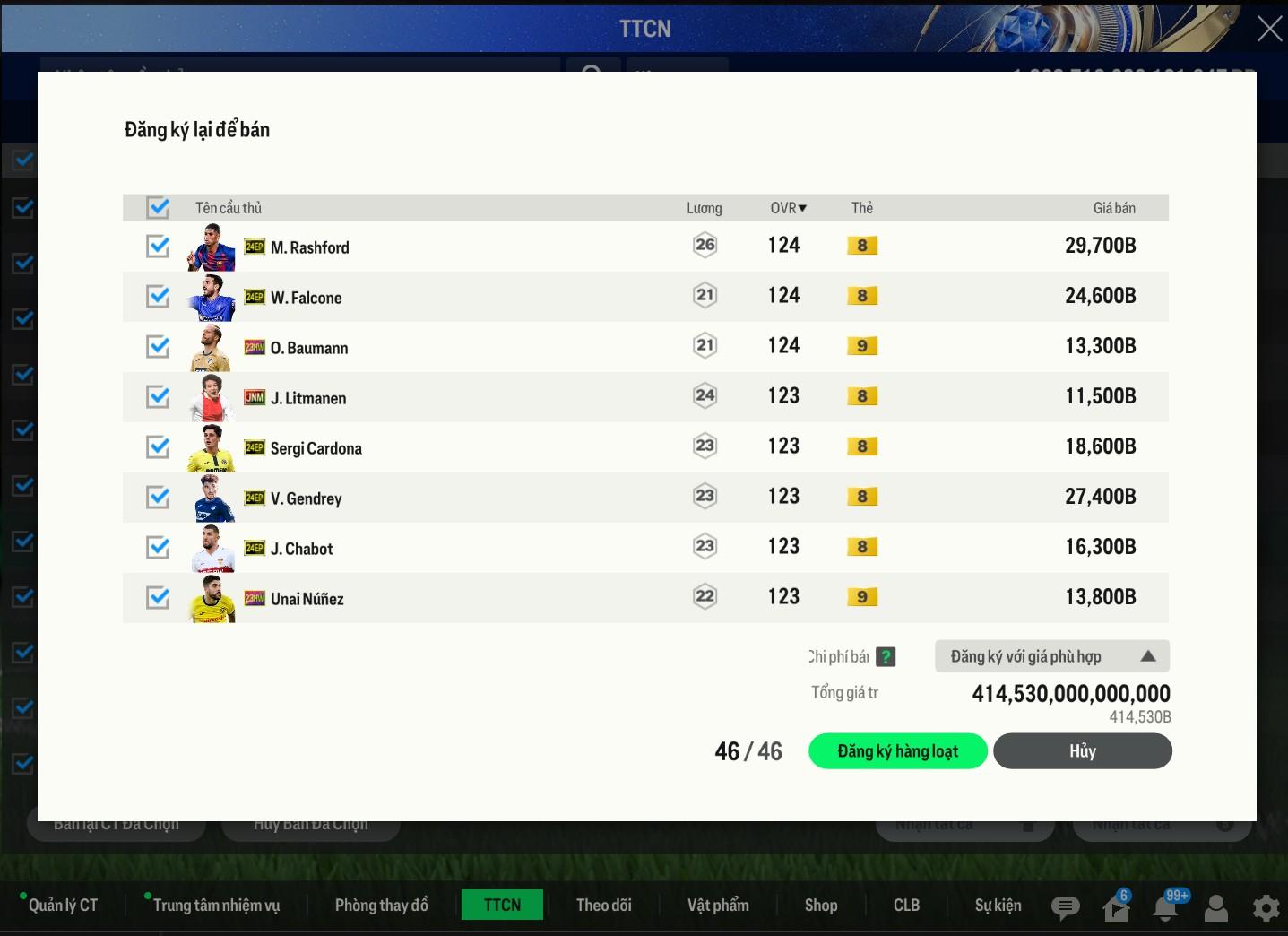Image resolution: width=1288 pixels, height=936 pixels.
Task: Show the selling fee help question mark
Action: click(x=886, y=657)
